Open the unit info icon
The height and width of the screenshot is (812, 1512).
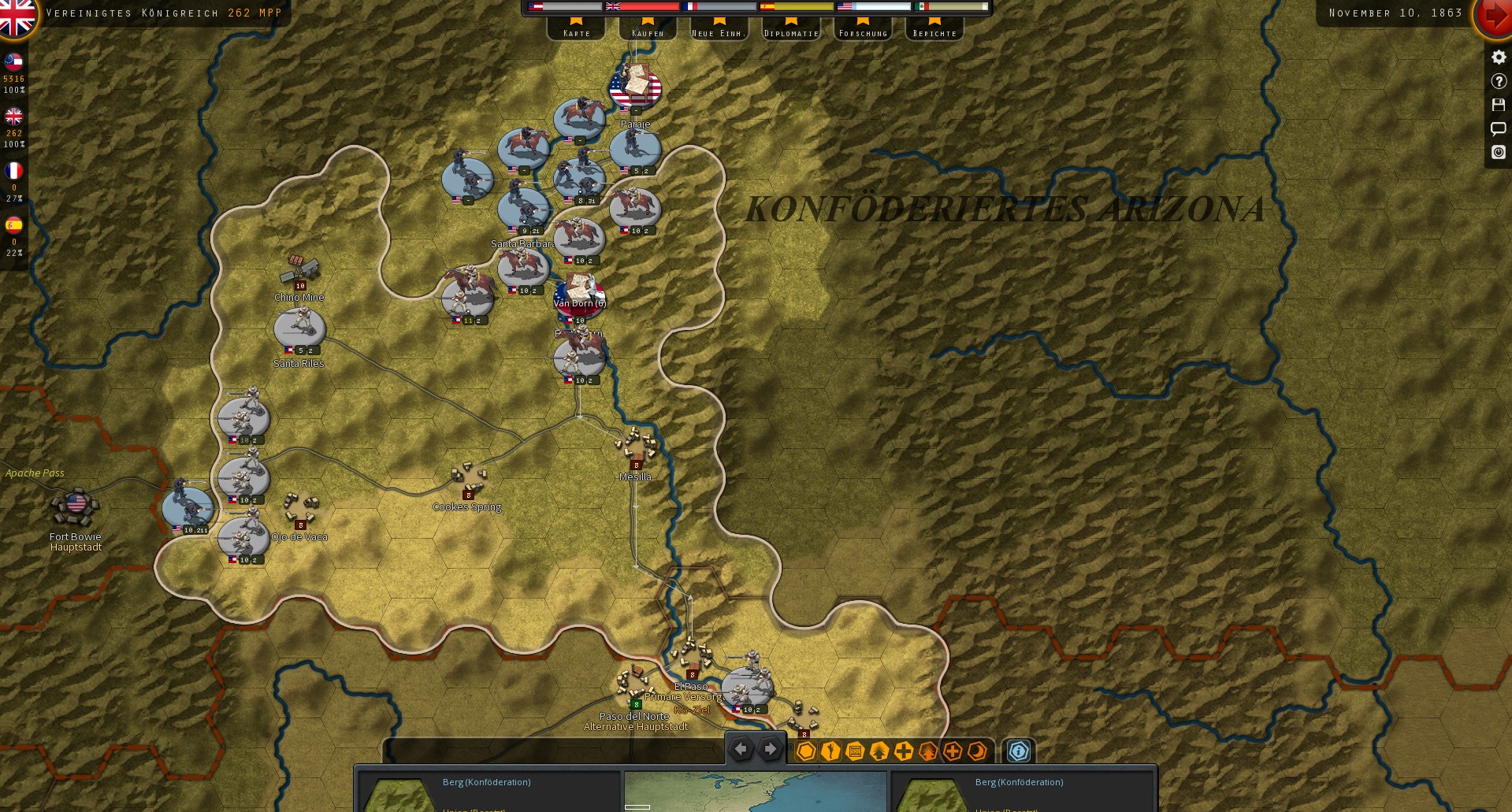click(1019, 752)
